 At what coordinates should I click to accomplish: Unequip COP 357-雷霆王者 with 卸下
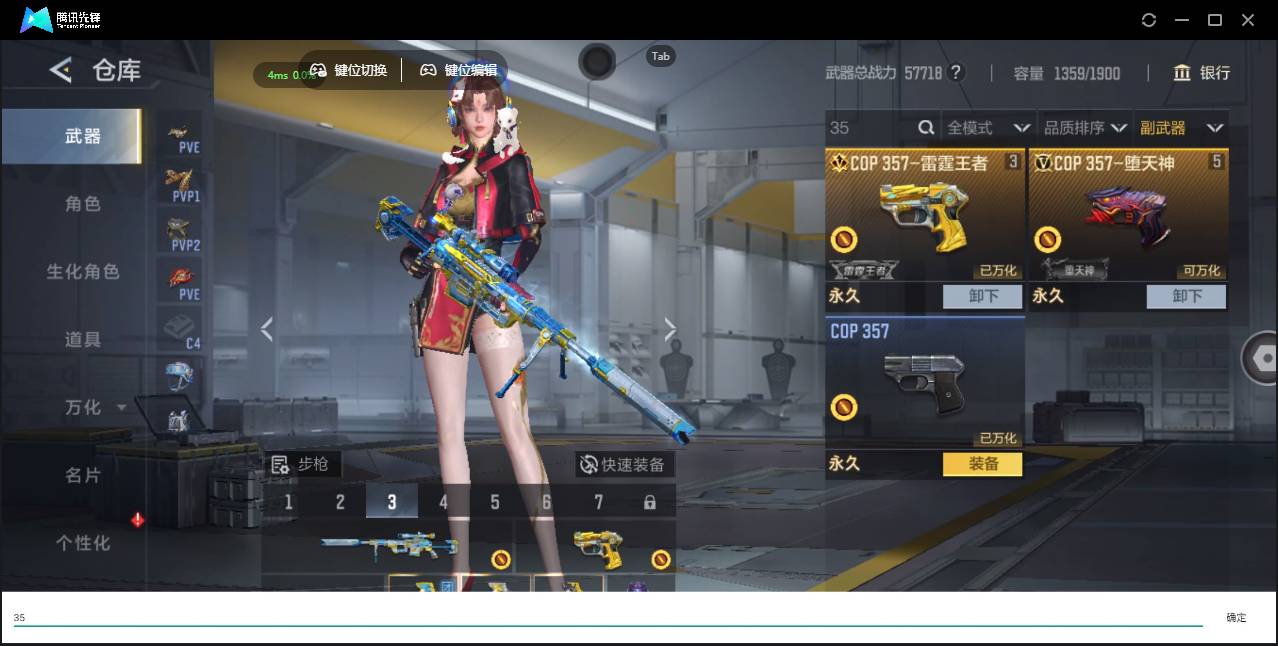coord(982,296)
